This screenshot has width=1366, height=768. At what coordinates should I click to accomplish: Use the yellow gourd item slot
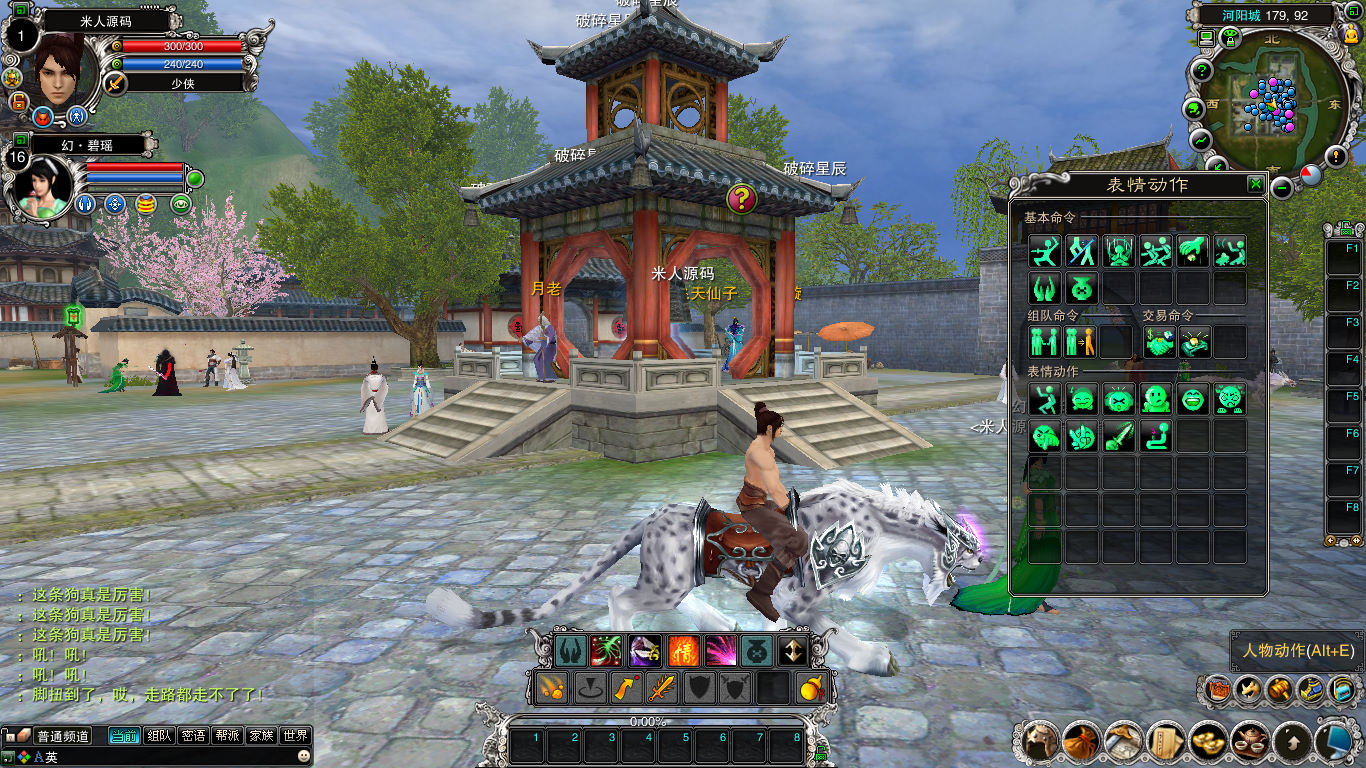tap(811, 688)
